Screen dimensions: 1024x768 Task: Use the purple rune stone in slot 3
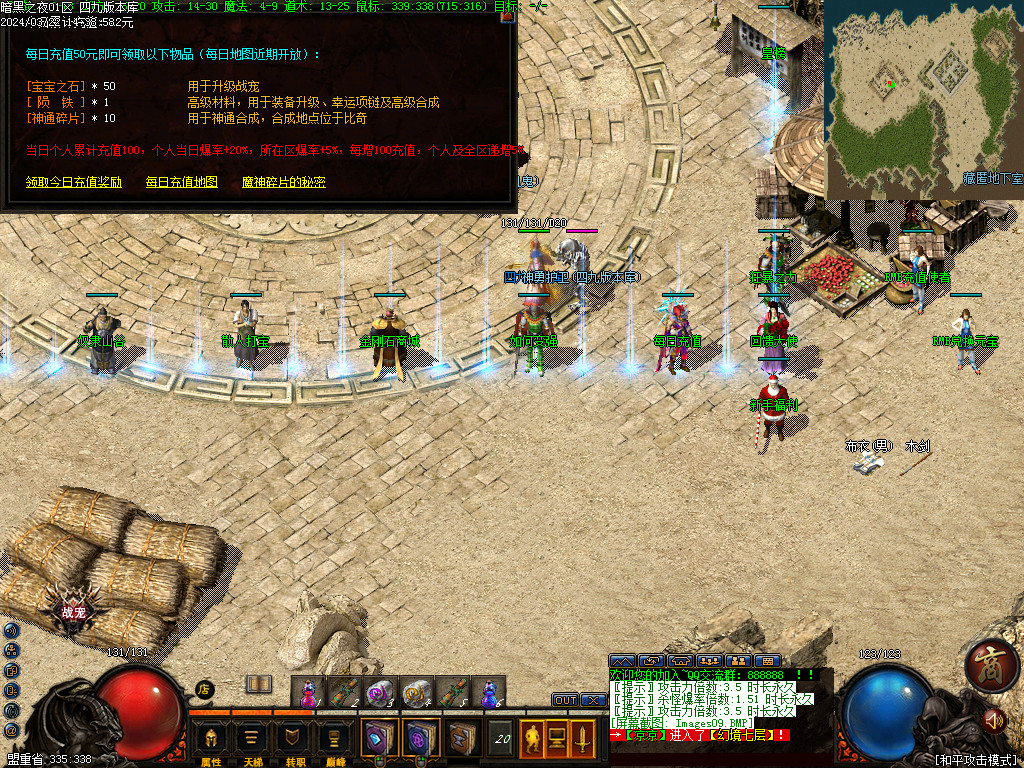pyautogui.click(x=379, y=692)
